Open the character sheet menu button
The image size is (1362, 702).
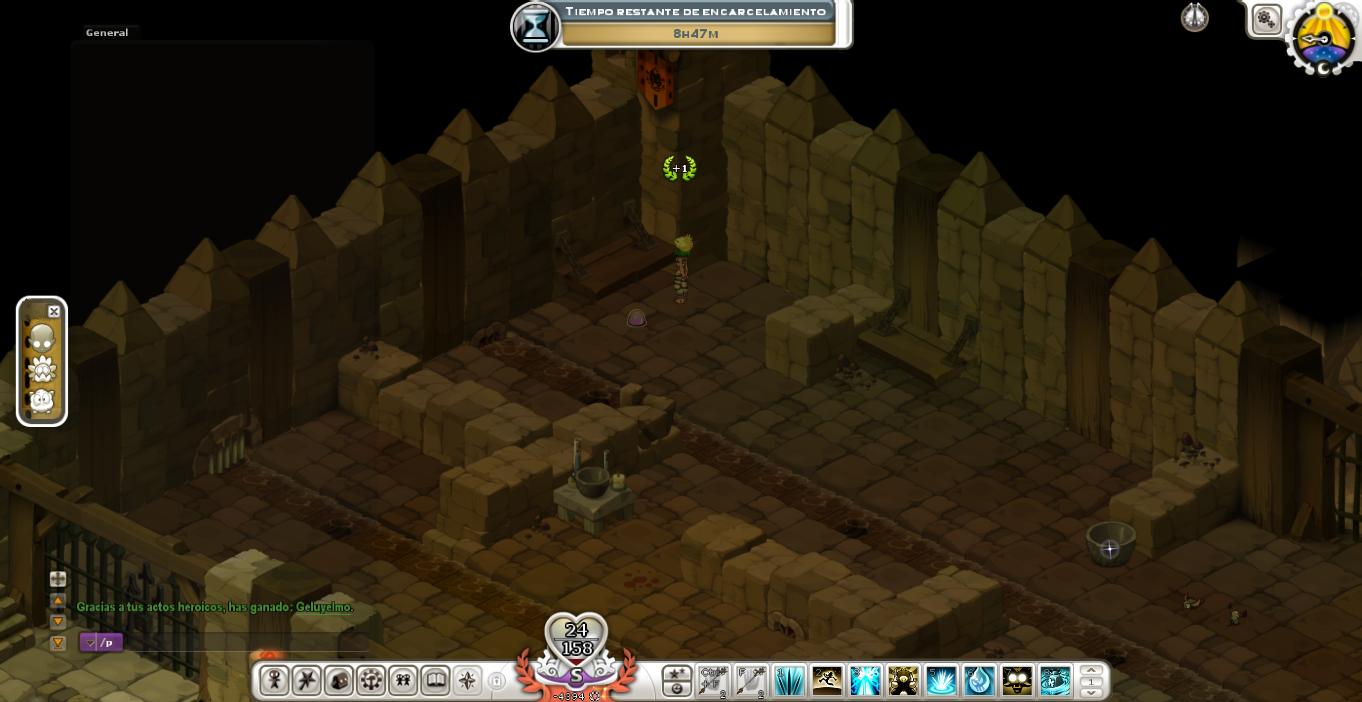[x=274, y=680]
